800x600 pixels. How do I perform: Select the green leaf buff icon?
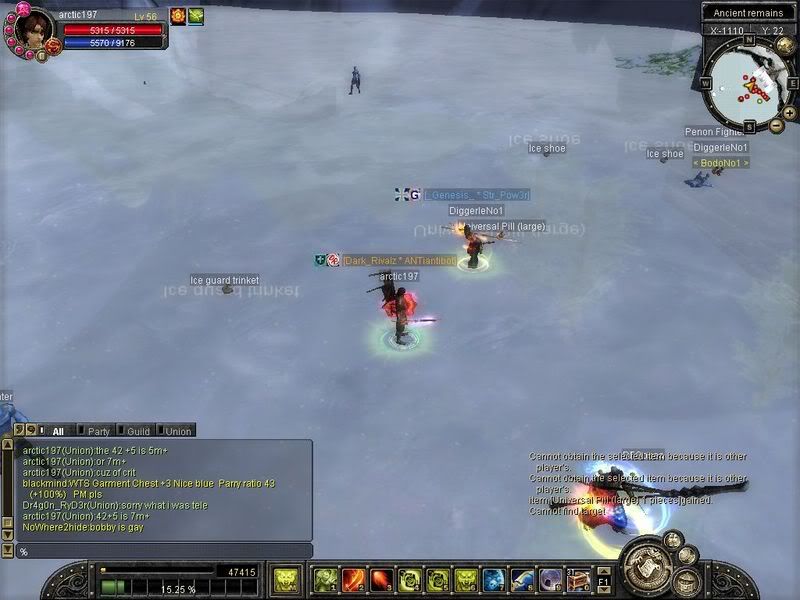pyautogui.click(x=196, y=16)
